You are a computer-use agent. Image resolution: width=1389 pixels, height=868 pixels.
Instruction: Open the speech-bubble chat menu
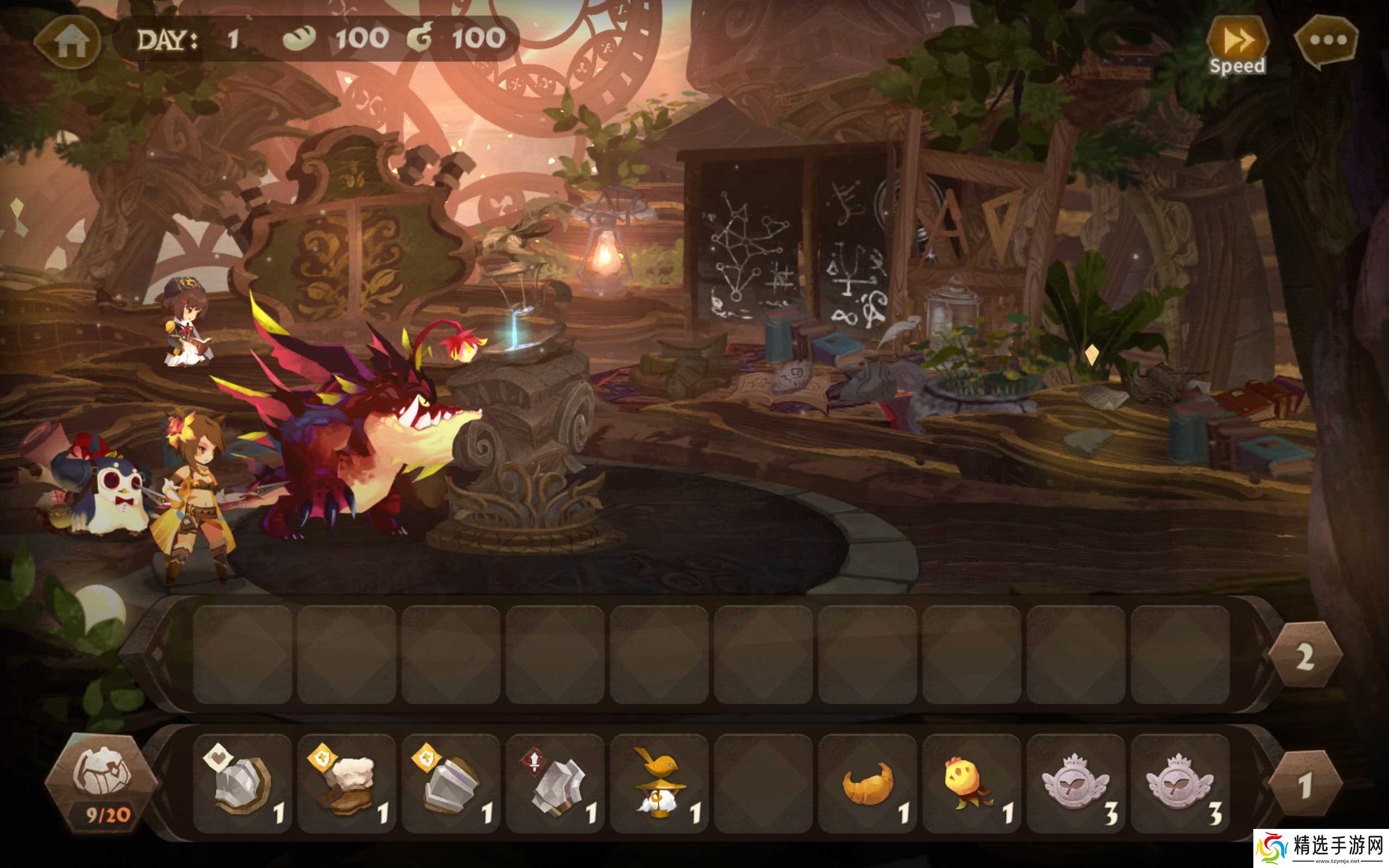click(x=1327, y=41)
